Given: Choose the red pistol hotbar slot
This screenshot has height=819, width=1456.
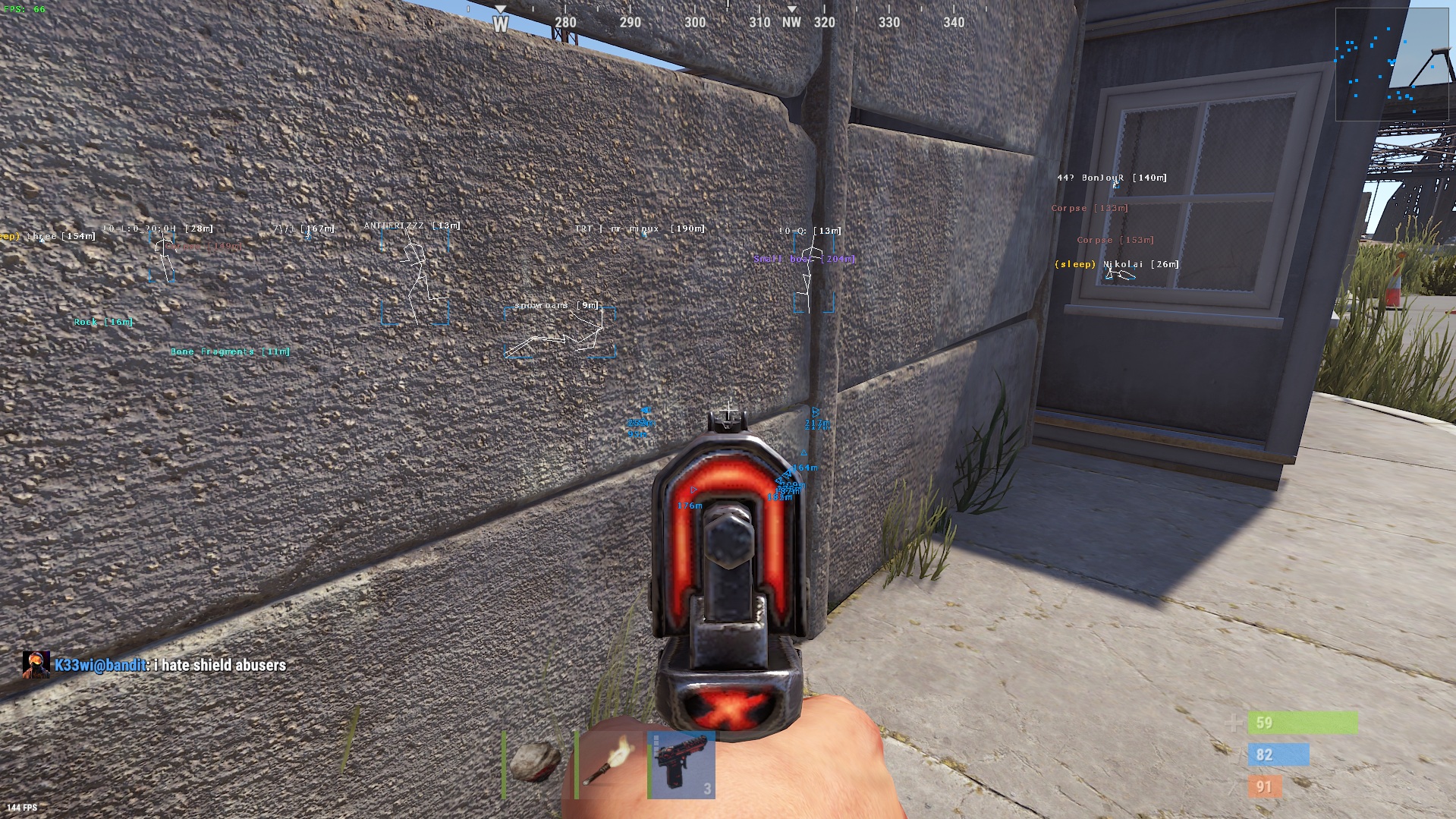Looking at the screenshot, I should tap(681, 765).
